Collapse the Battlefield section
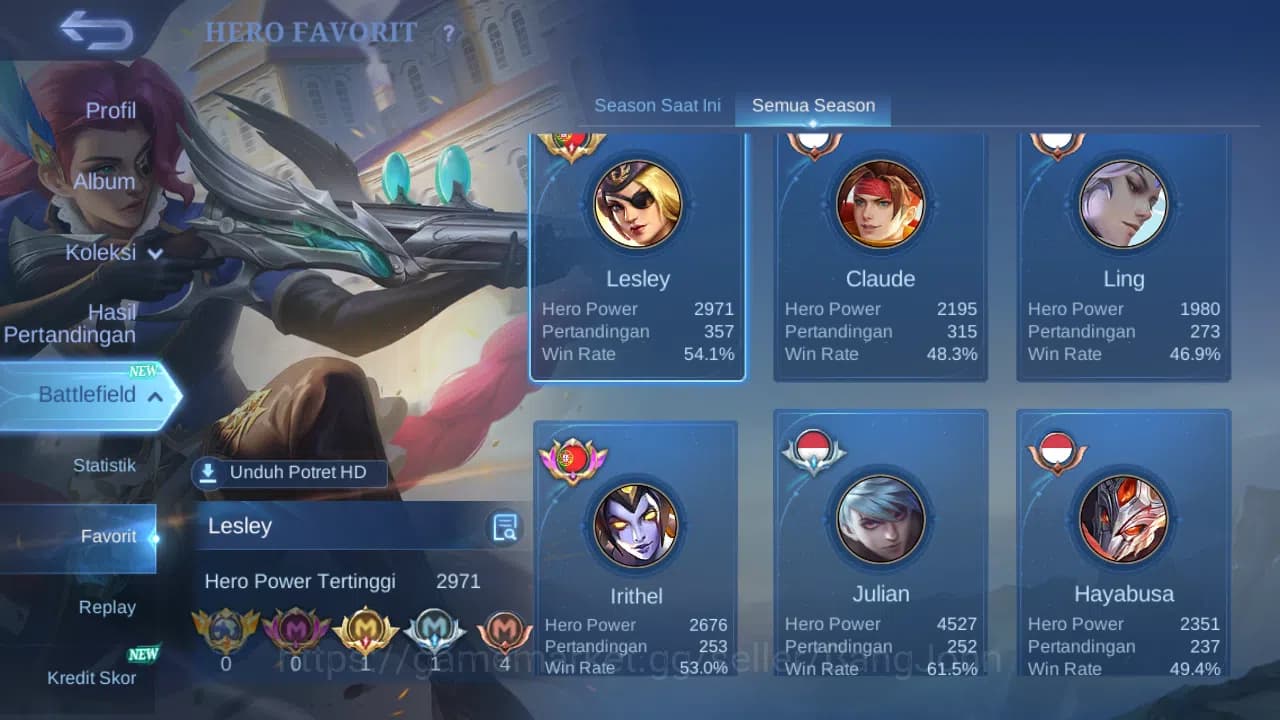1280x720 pixels. pyautogui.click(x=155, y=396)
